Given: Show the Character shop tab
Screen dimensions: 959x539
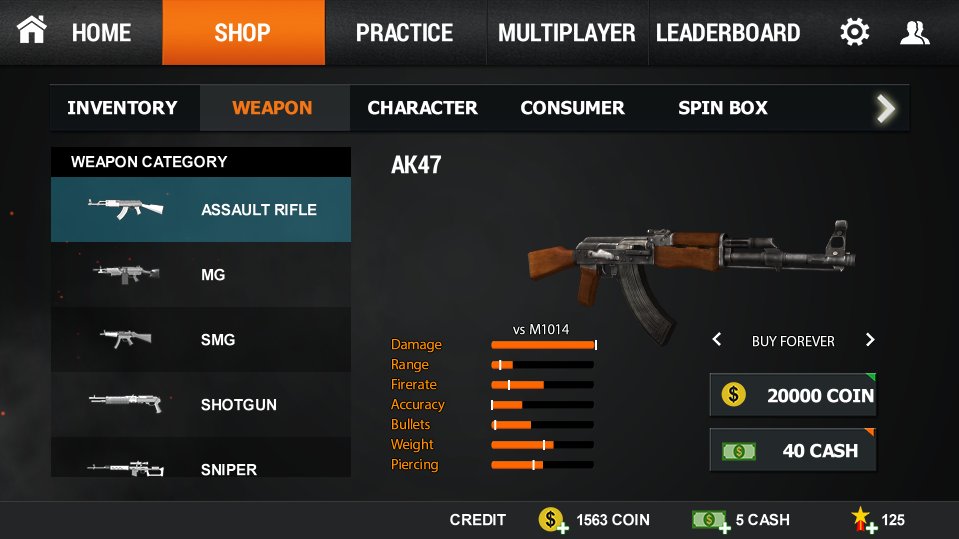Looking at the screenshot, I should coord(422,108).
